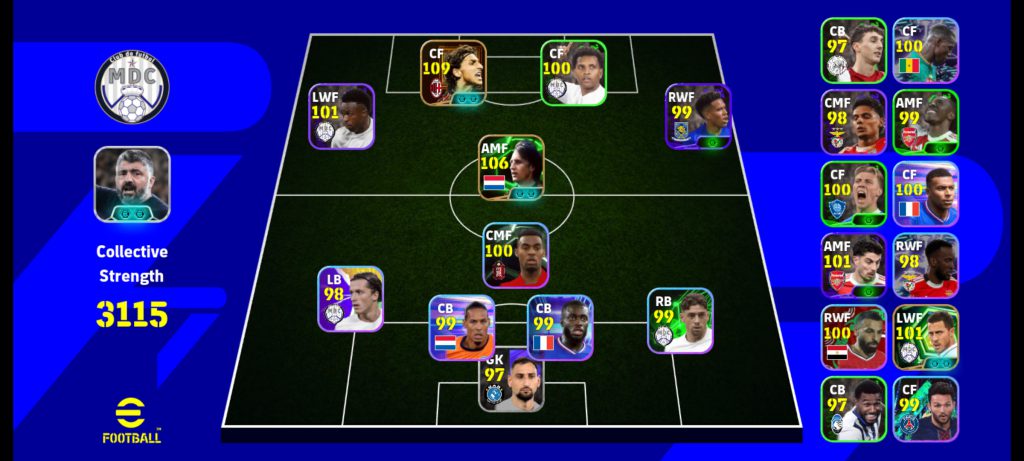
Task: Choose the substitute AMF 99 card
Action: coord(925,122)
